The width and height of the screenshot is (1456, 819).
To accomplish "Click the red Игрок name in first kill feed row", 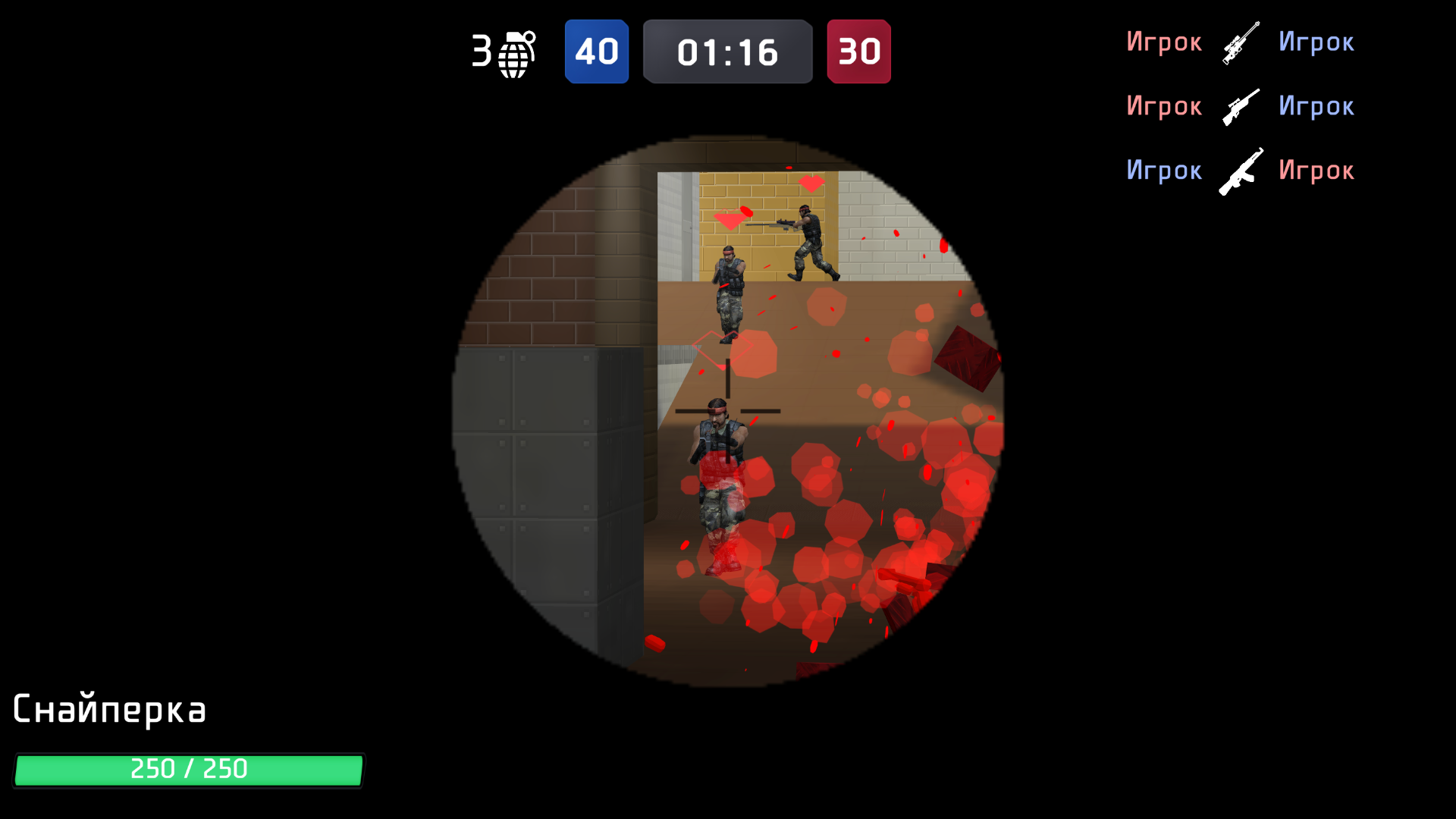I will (x=1164, y=42).
